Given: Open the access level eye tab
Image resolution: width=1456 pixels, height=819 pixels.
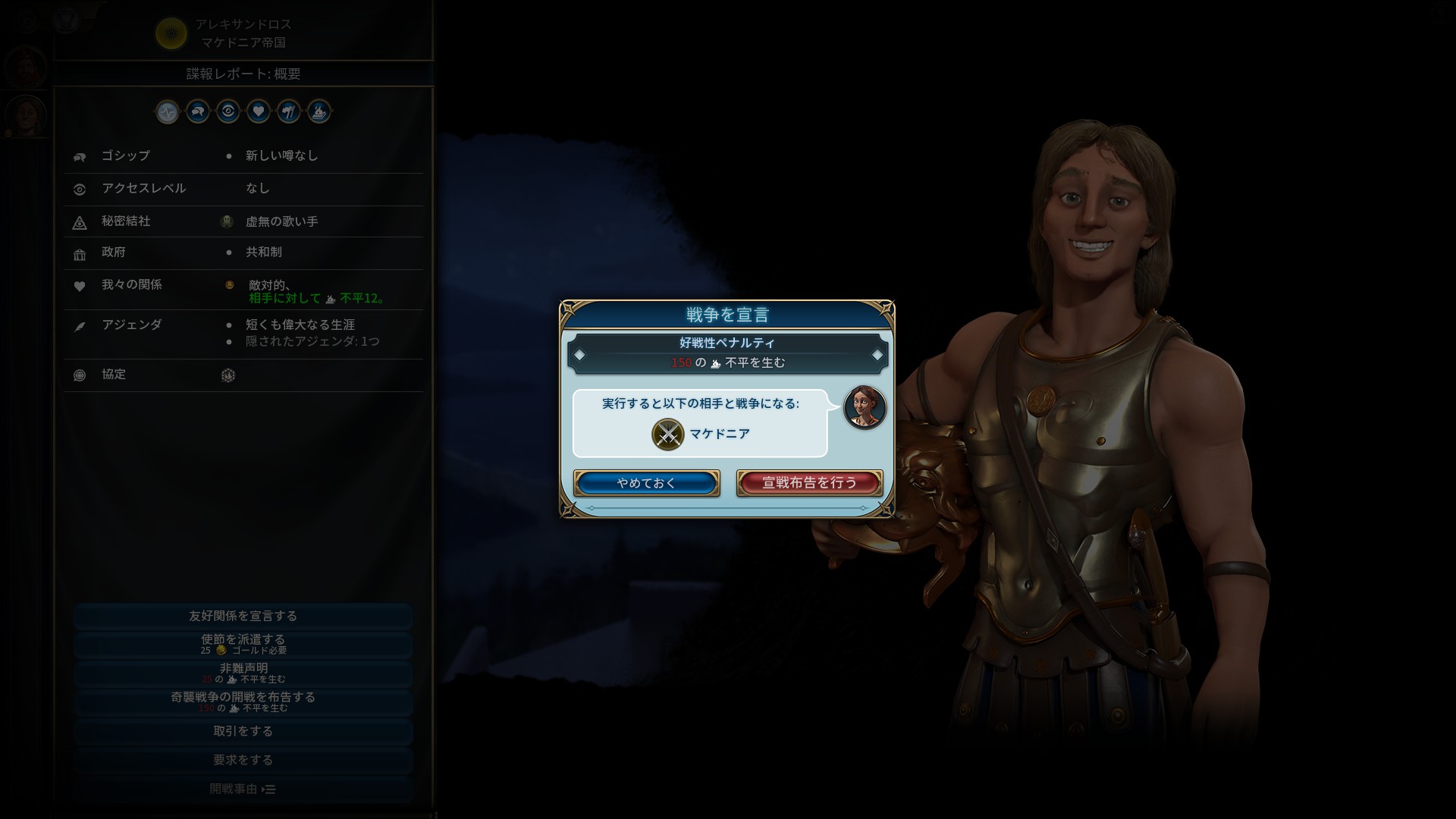Looking at the screenshot, I should (228, 112).
